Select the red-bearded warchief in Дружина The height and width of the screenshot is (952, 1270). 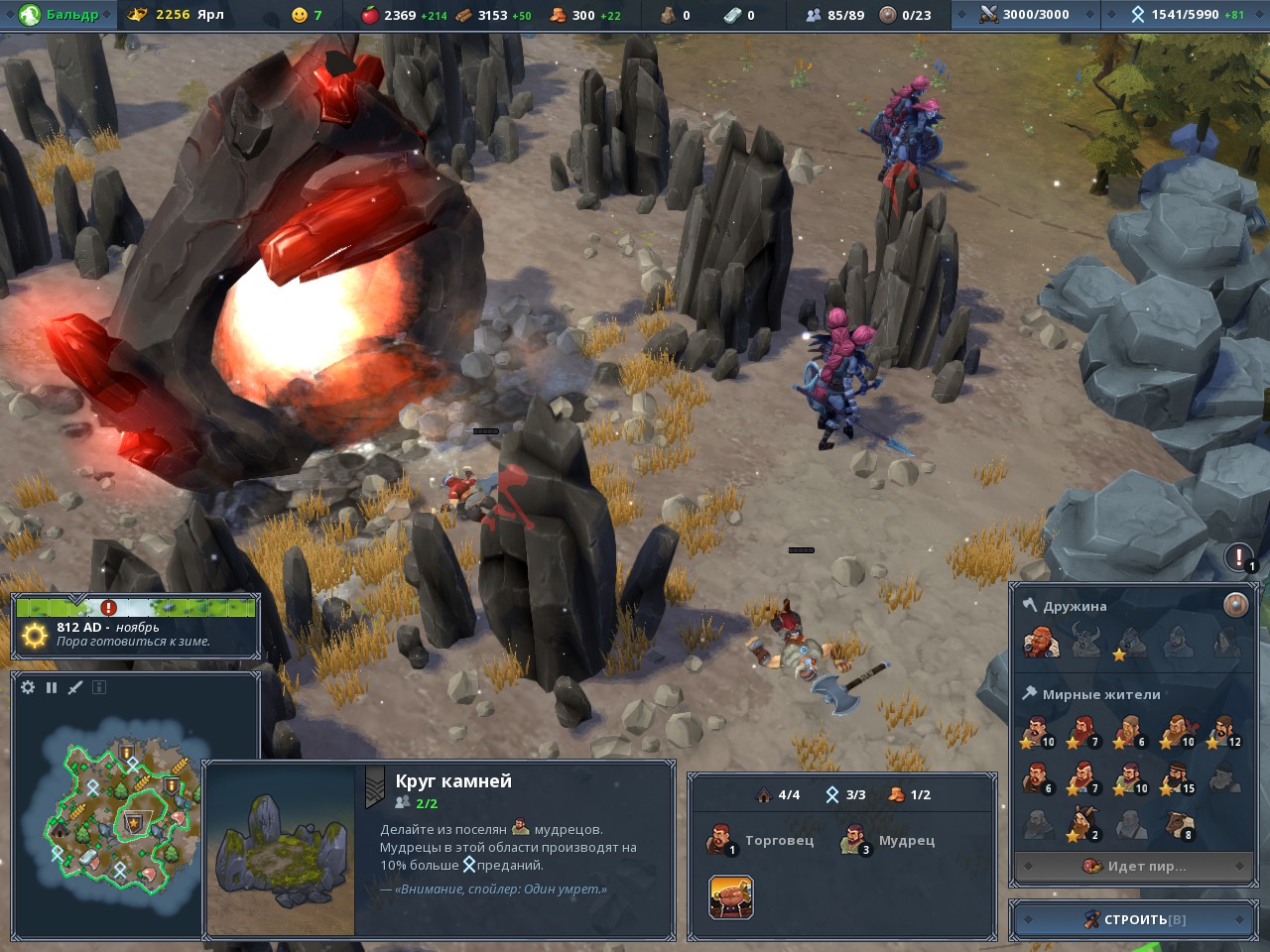click(1041, 643)
